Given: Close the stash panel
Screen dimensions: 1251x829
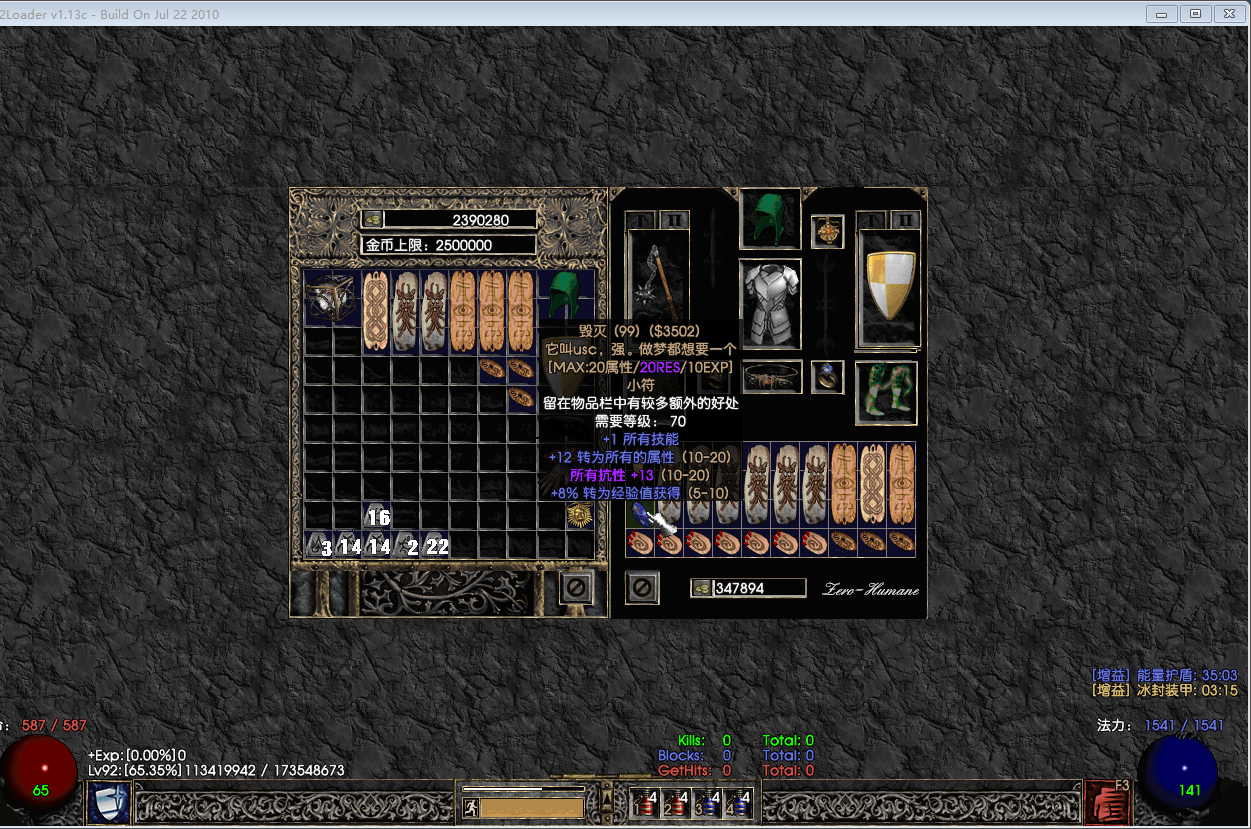Looking at the screenshot, I should [x=575, y=587].
